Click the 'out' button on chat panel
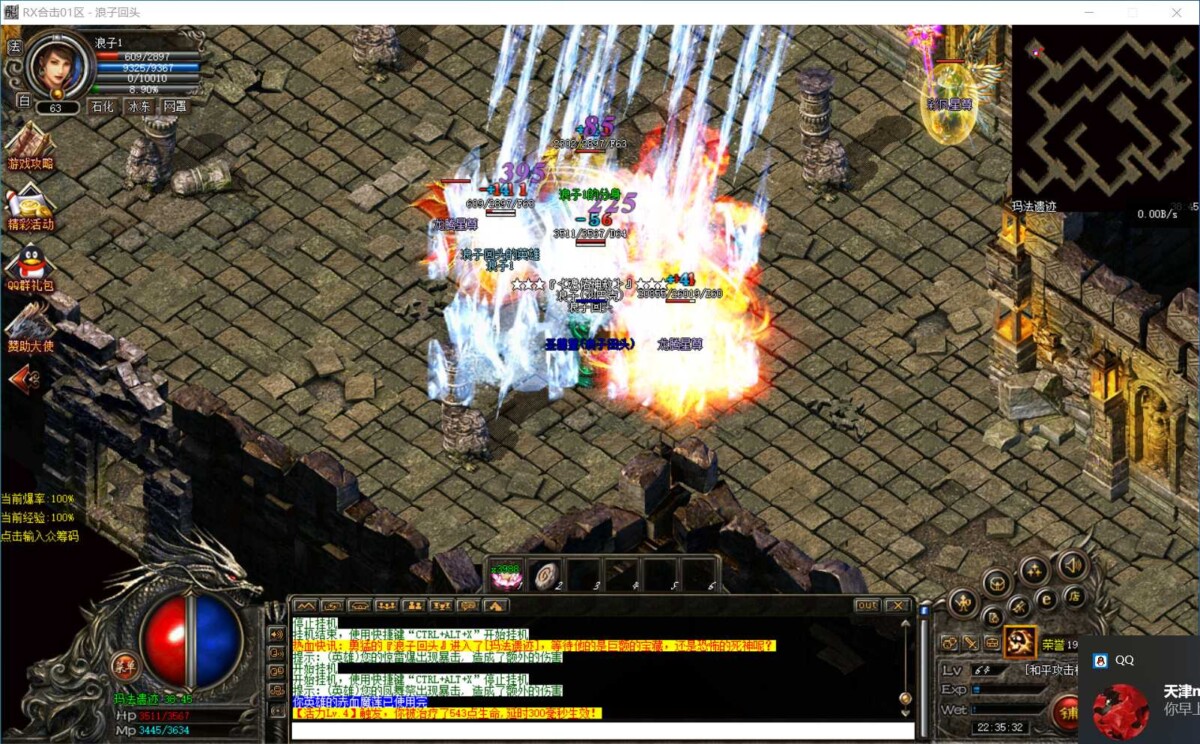 coord(867,605)
